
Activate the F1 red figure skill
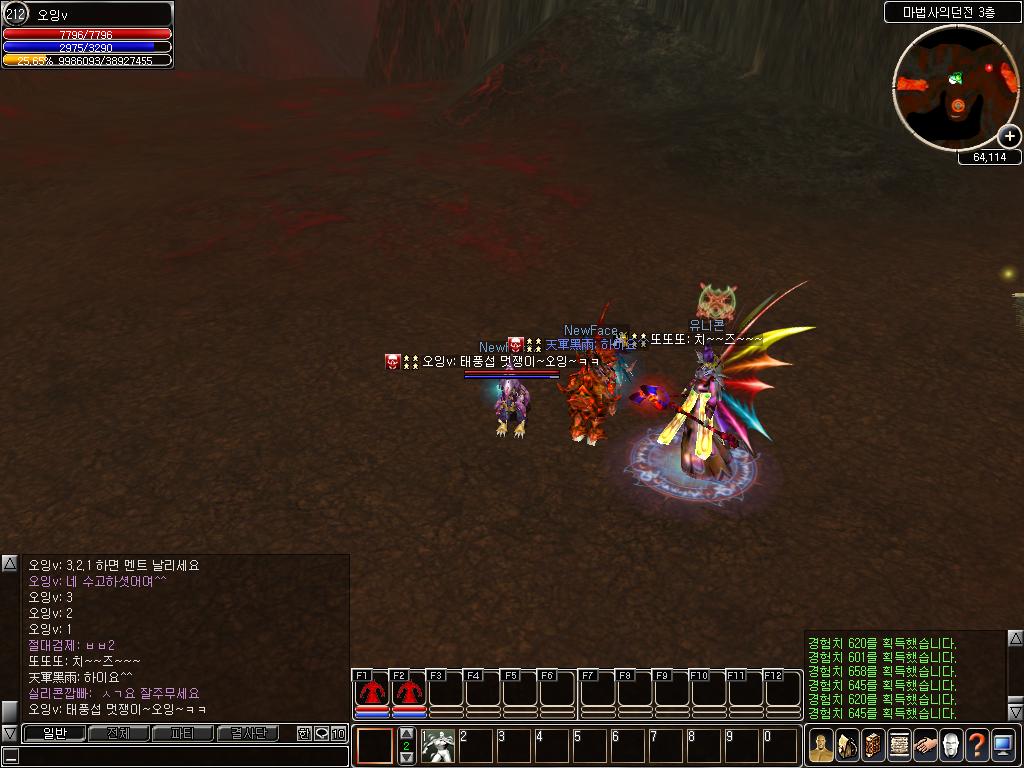pyautogui.click(x=372, y=692)
